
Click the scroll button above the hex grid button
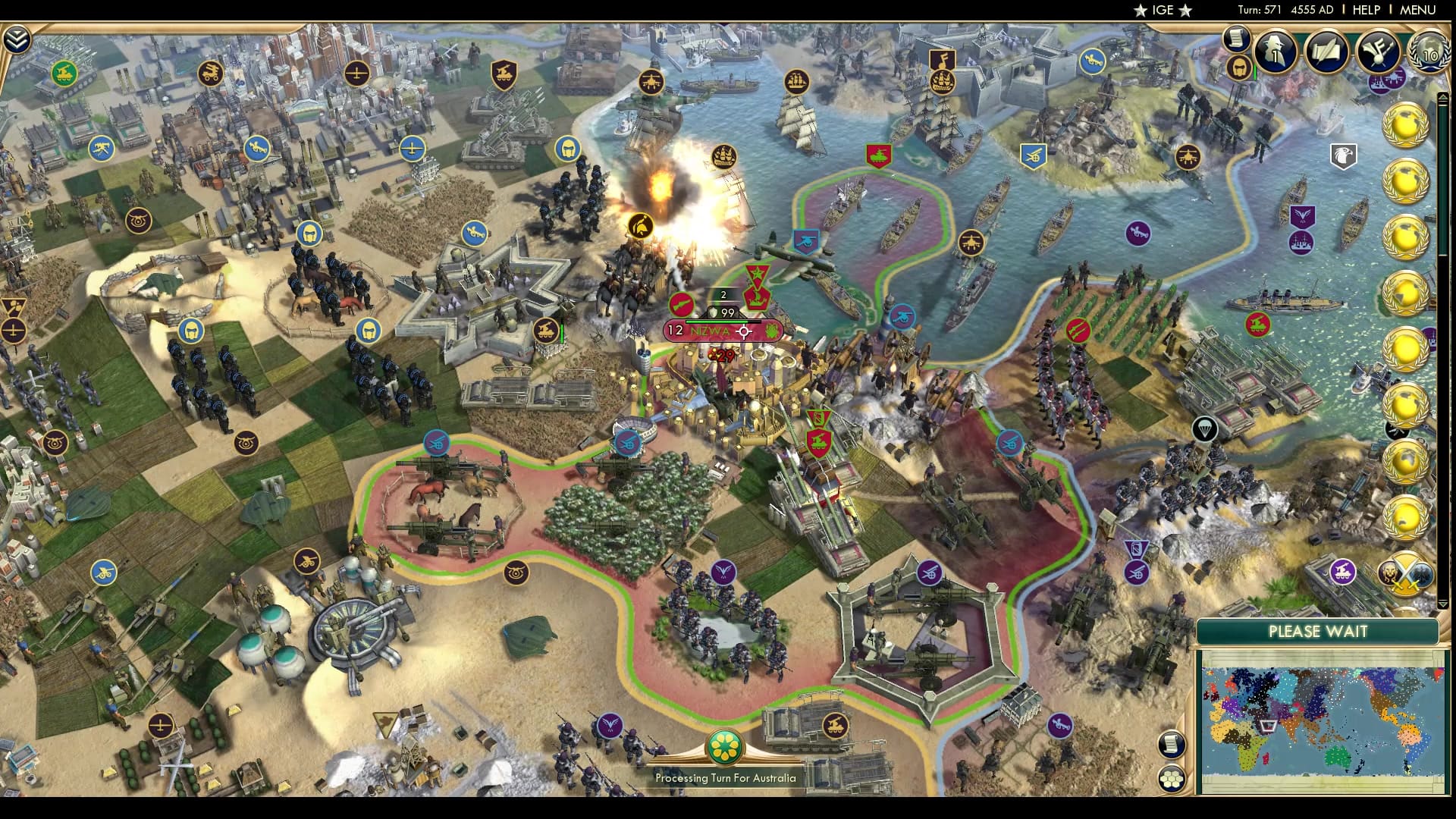coord(1172,744)
